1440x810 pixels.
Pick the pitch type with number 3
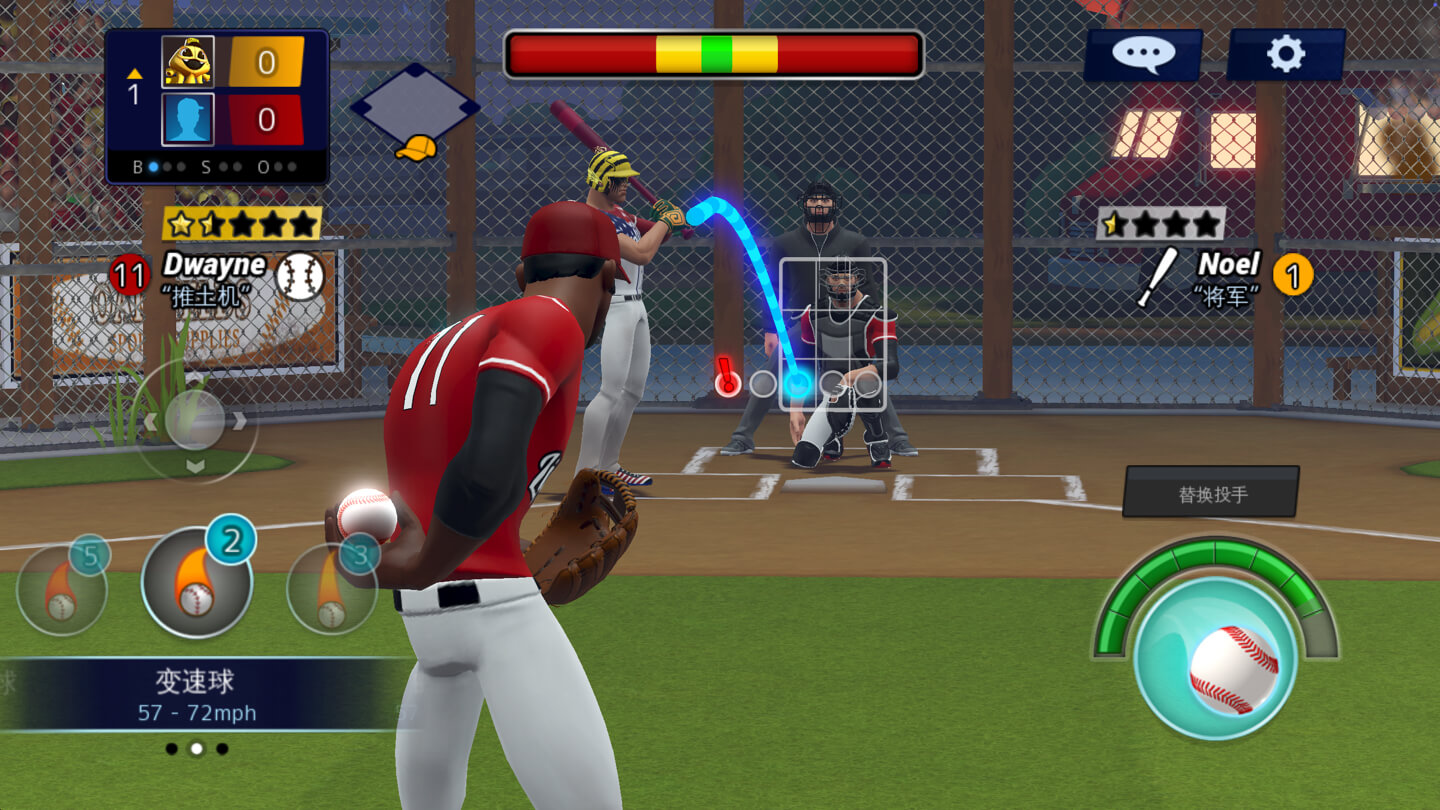(x=332, y=588)
